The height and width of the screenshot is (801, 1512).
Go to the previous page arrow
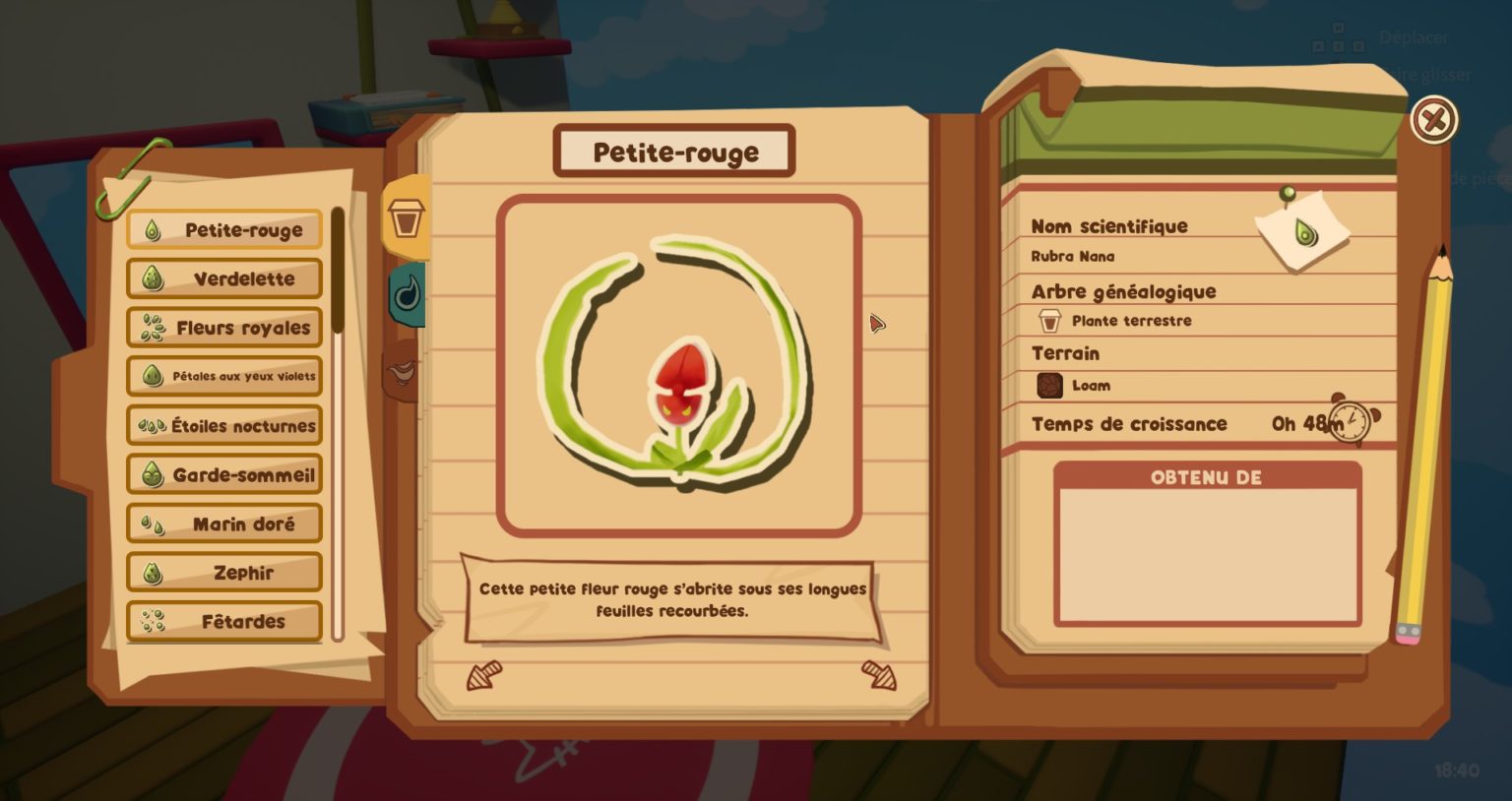[484, 675]
